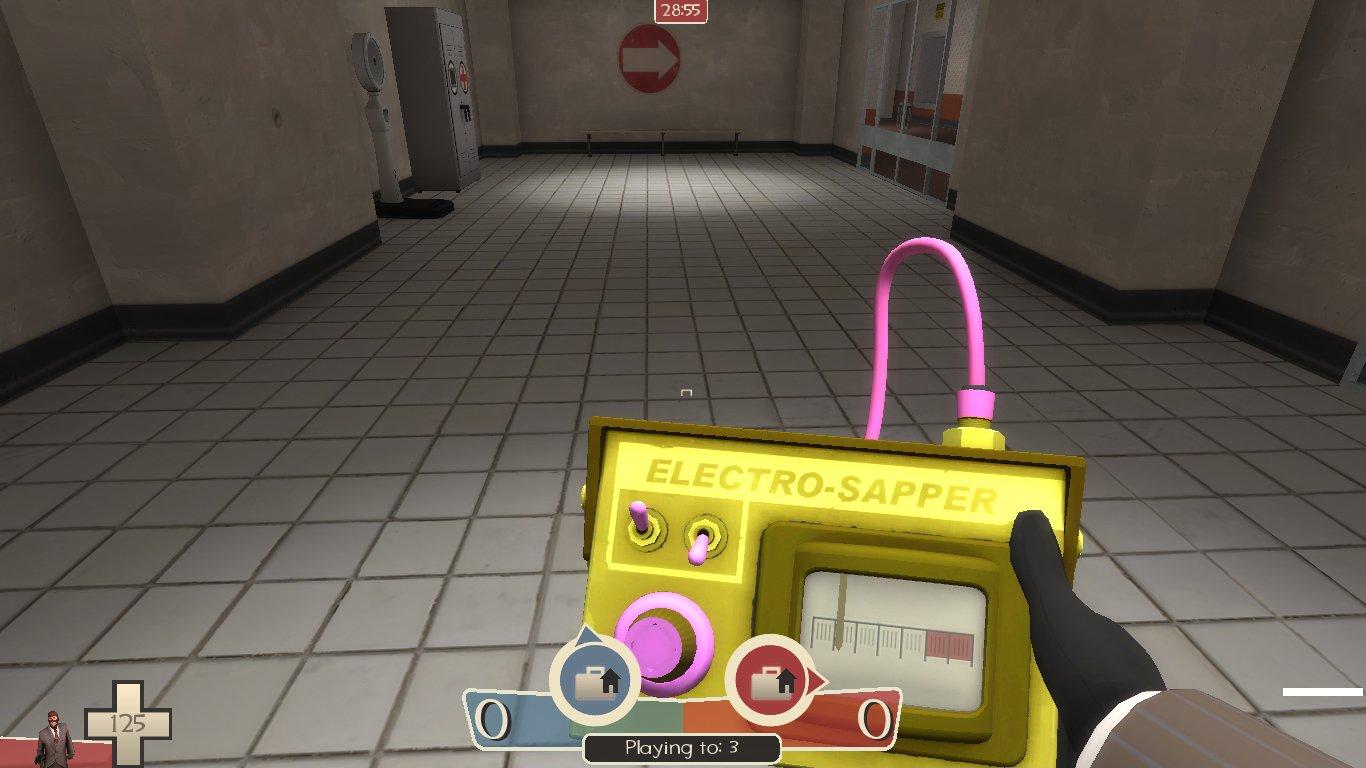Select the Spy class portrait
Viewport: 1366px width, 768px height.
tap(55, 738)
